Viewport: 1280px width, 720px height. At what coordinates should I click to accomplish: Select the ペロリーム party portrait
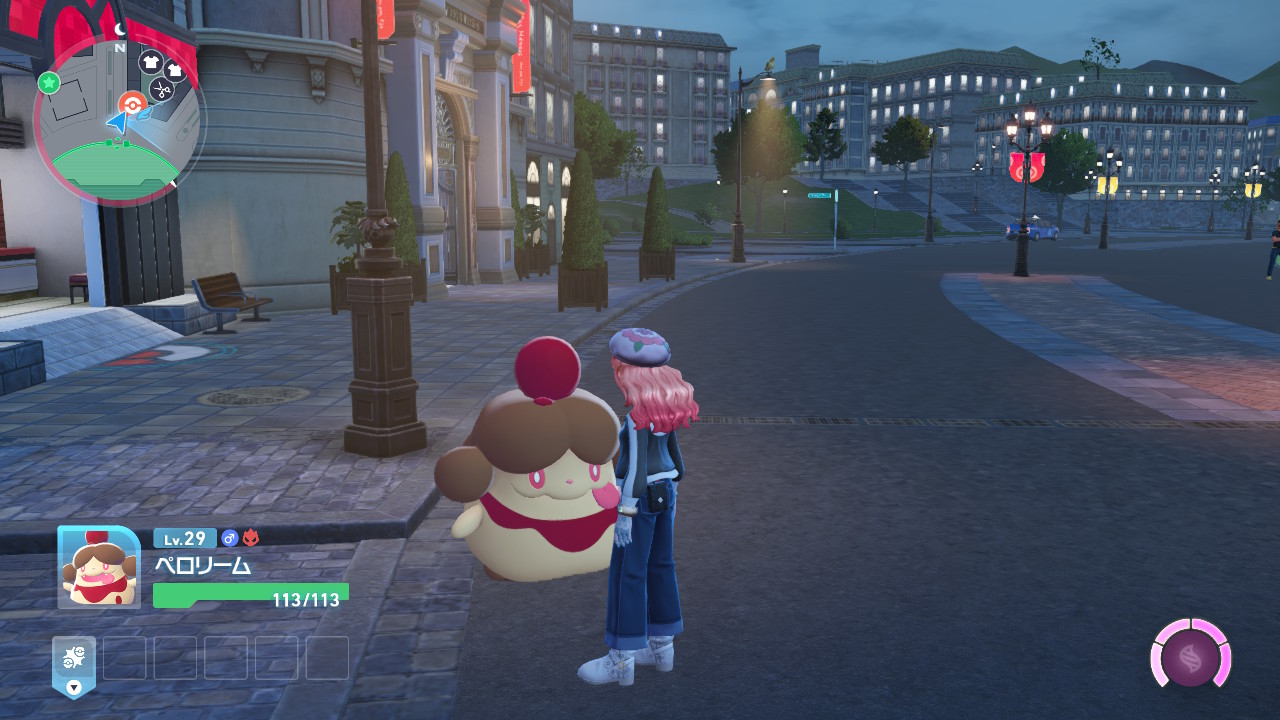pos(99,566)
